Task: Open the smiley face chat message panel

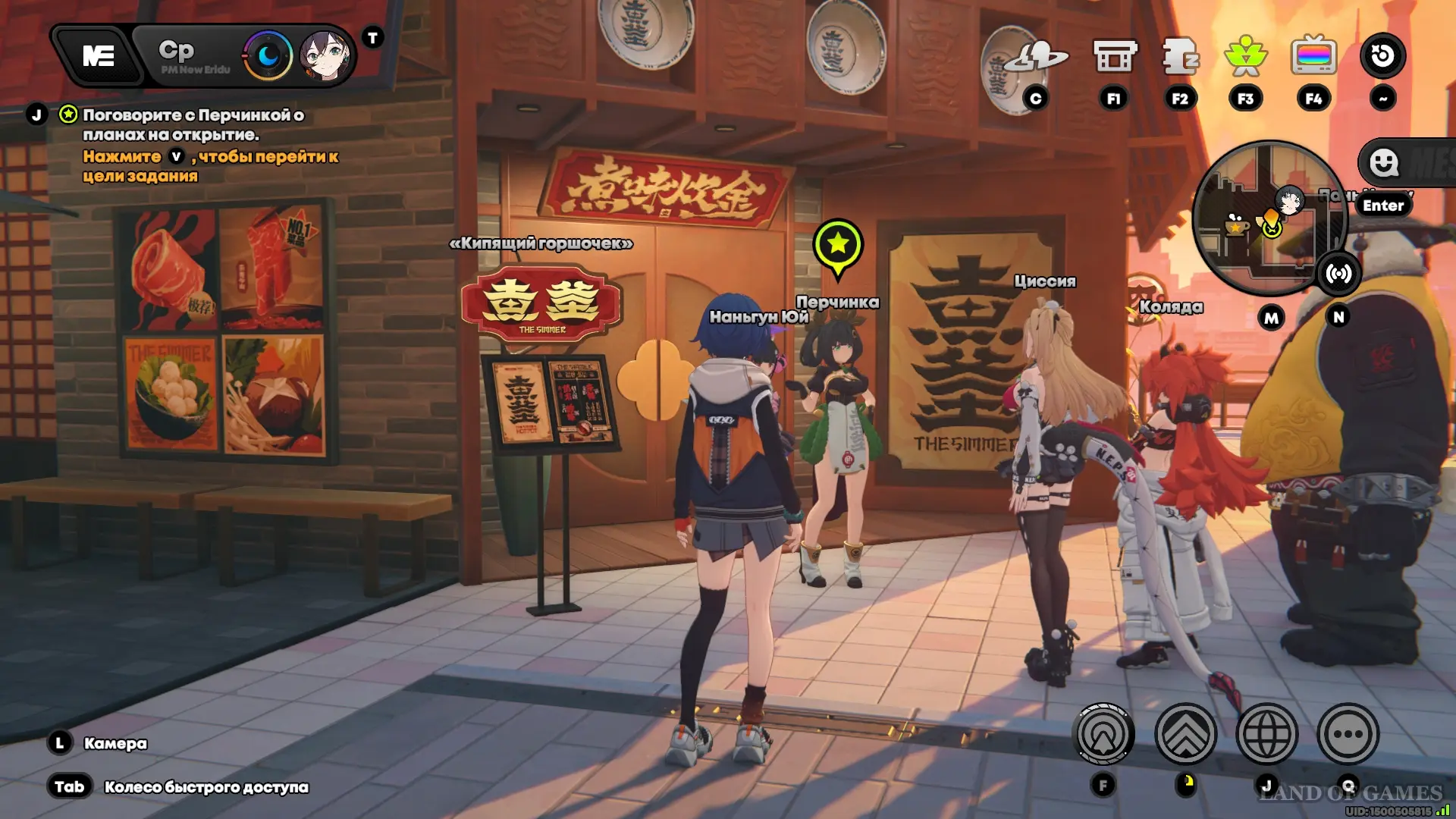Action: (1385, 162)
